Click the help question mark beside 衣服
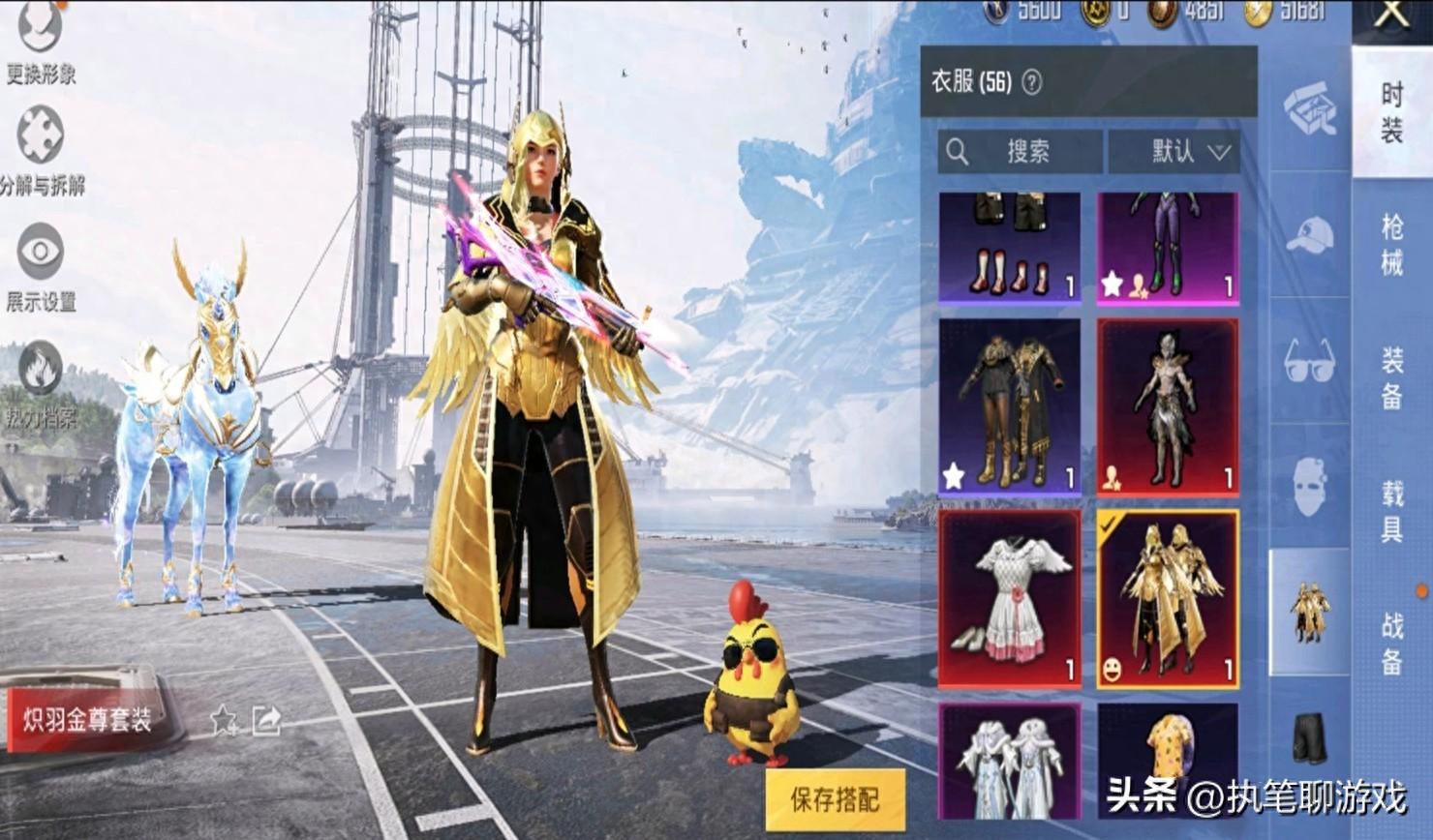 (1032, 82)
